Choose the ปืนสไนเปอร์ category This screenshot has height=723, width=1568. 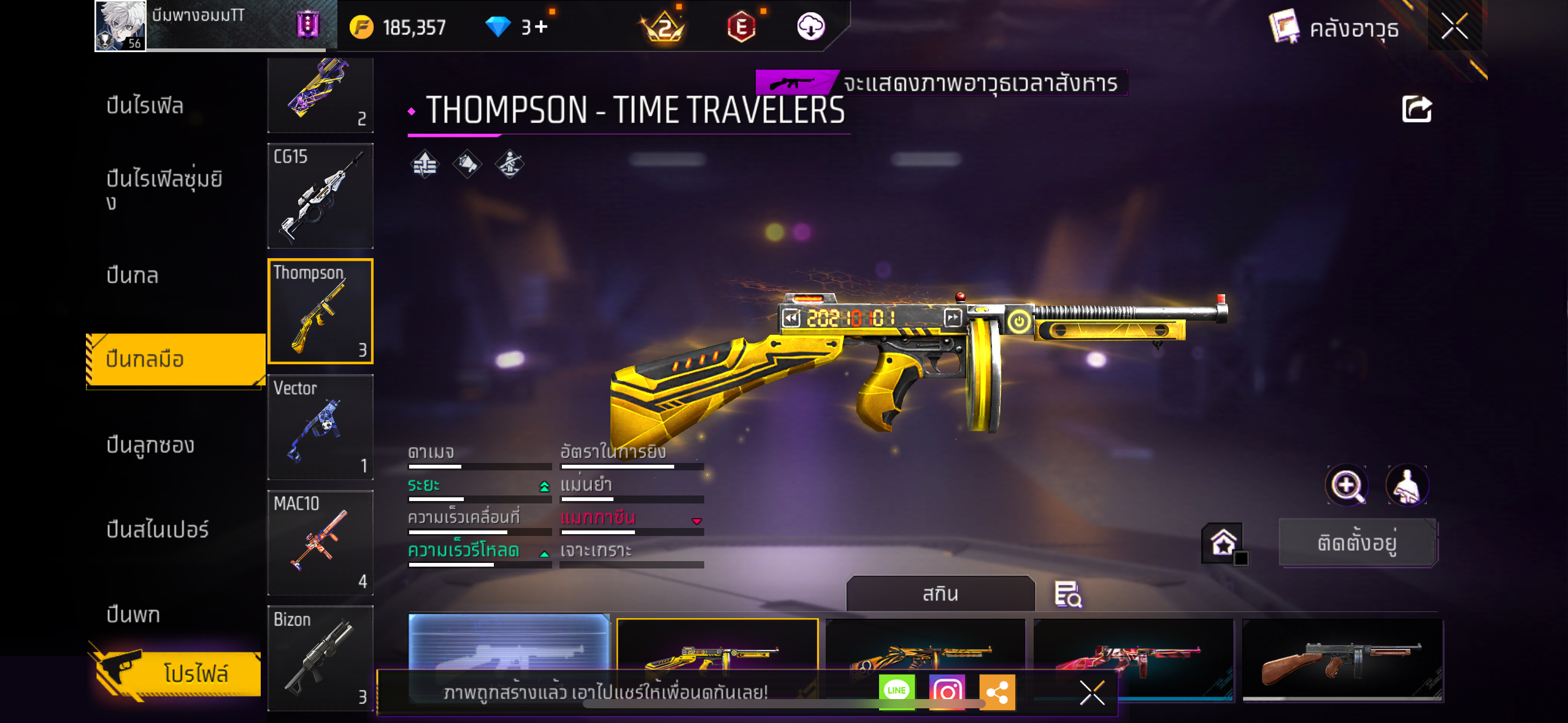tap(158, 529)
